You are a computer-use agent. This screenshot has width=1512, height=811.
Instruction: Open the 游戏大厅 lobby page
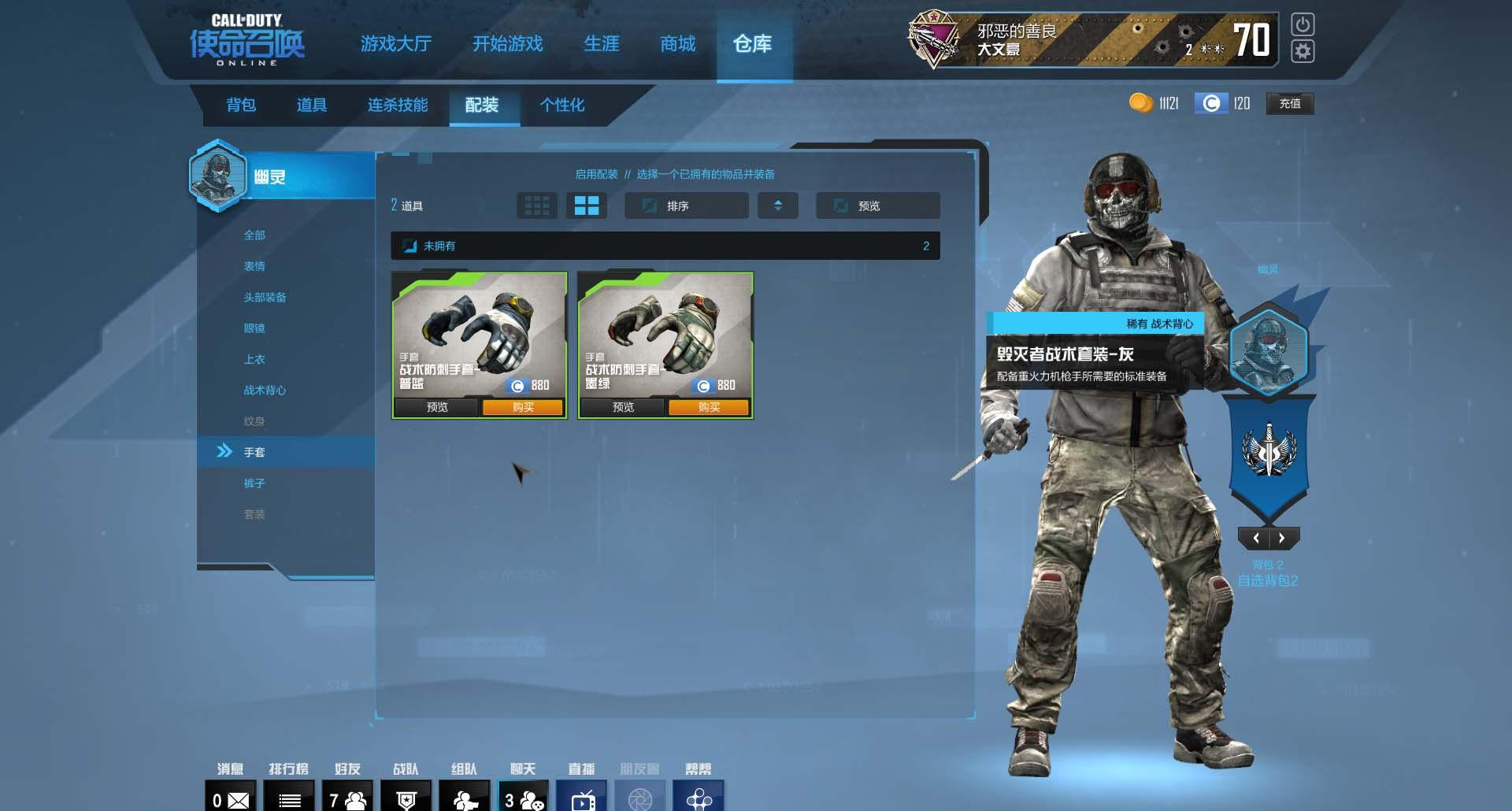coord(395,44)
